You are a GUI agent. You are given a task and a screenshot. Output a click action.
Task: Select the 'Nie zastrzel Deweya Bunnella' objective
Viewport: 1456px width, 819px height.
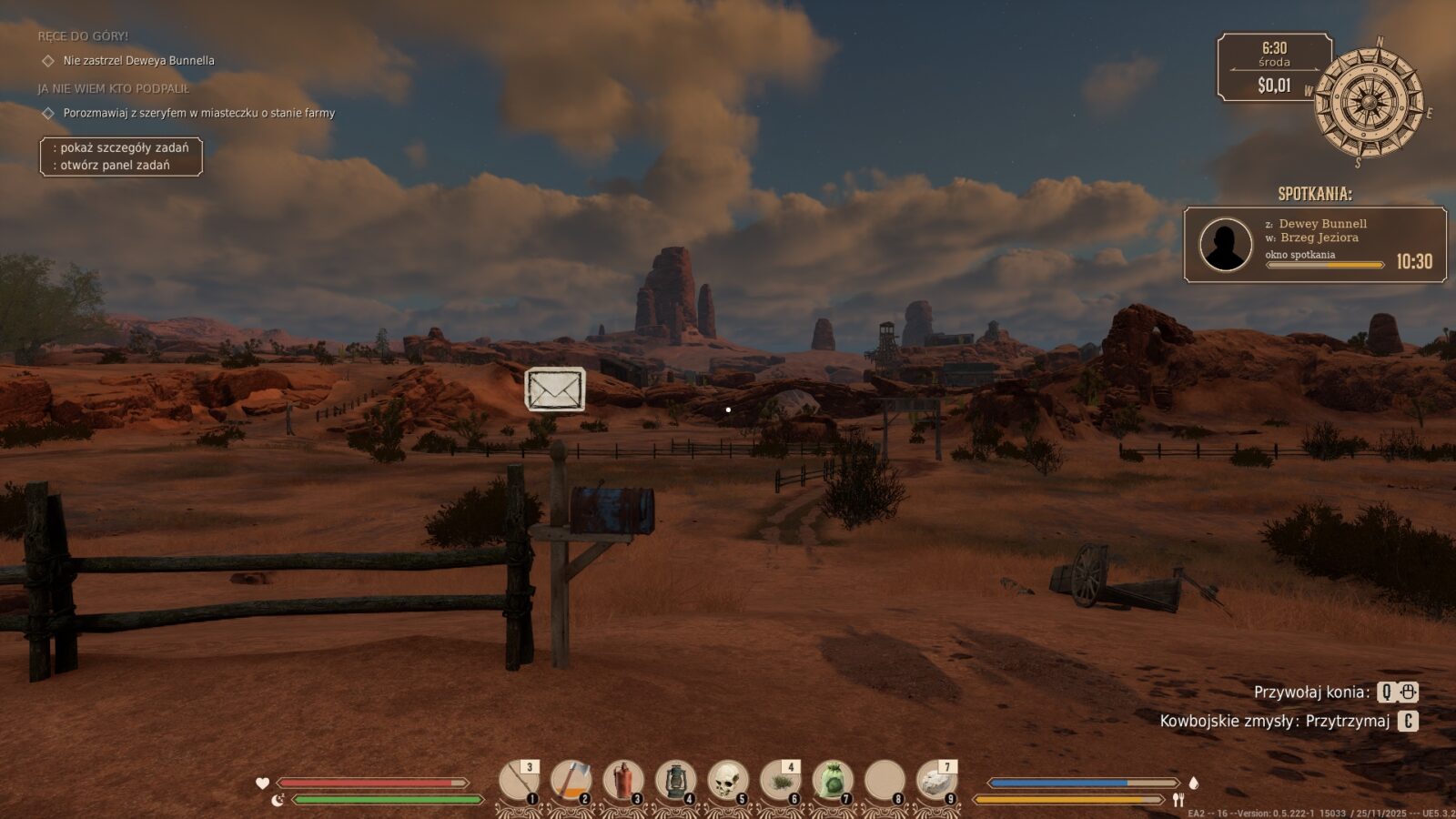coord(138,61)
